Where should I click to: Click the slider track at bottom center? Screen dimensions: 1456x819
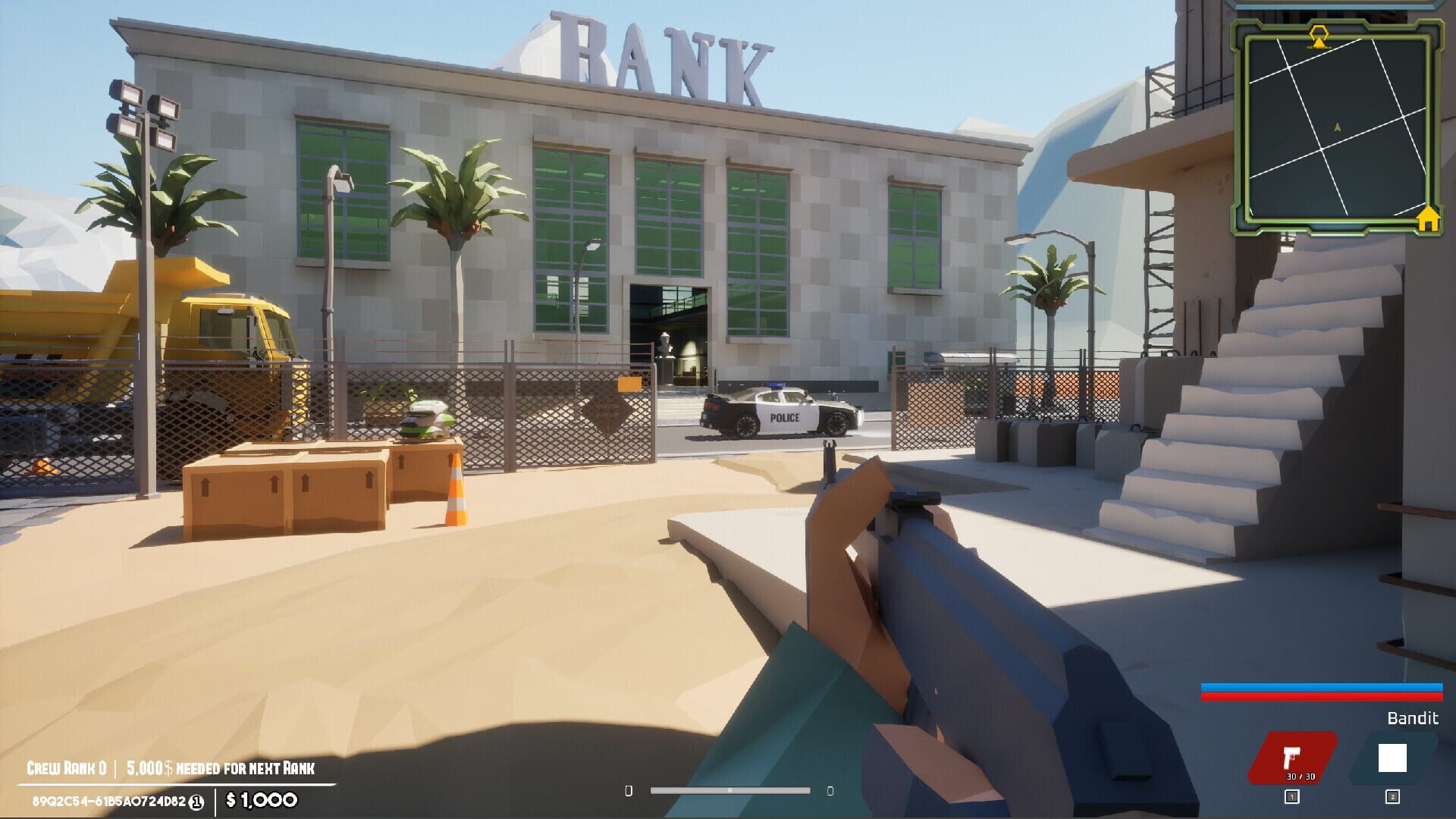730,790
